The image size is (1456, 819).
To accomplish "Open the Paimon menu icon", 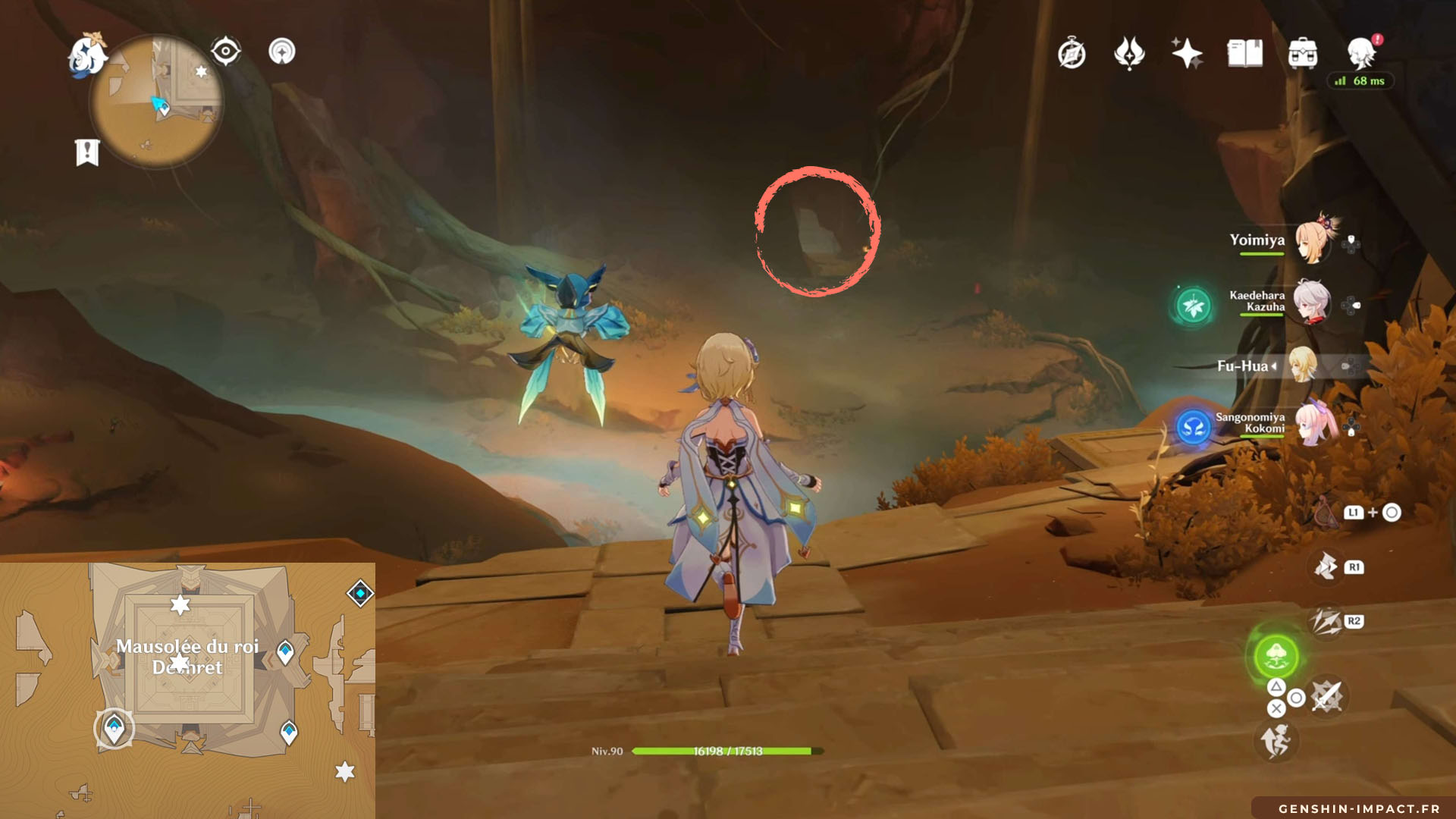I will [86, 55].
